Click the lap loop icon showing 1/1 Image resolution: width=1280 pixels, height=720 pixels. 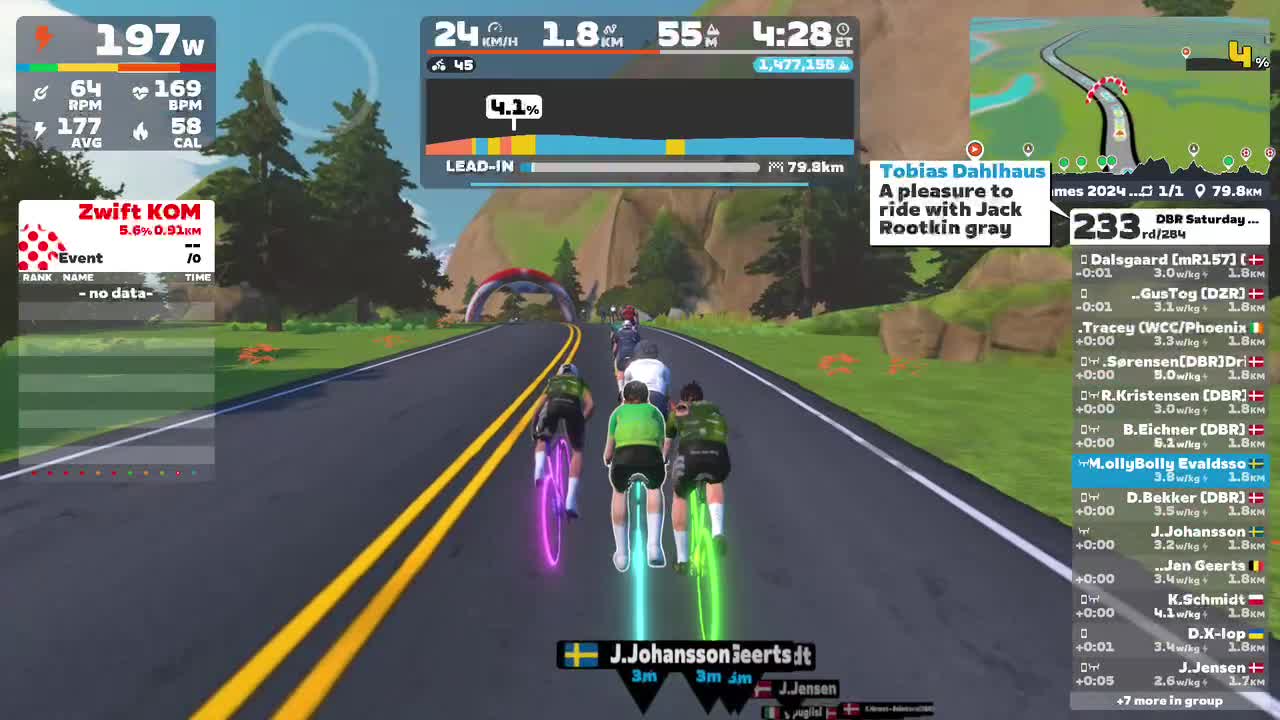click(x=1145, y=190)
